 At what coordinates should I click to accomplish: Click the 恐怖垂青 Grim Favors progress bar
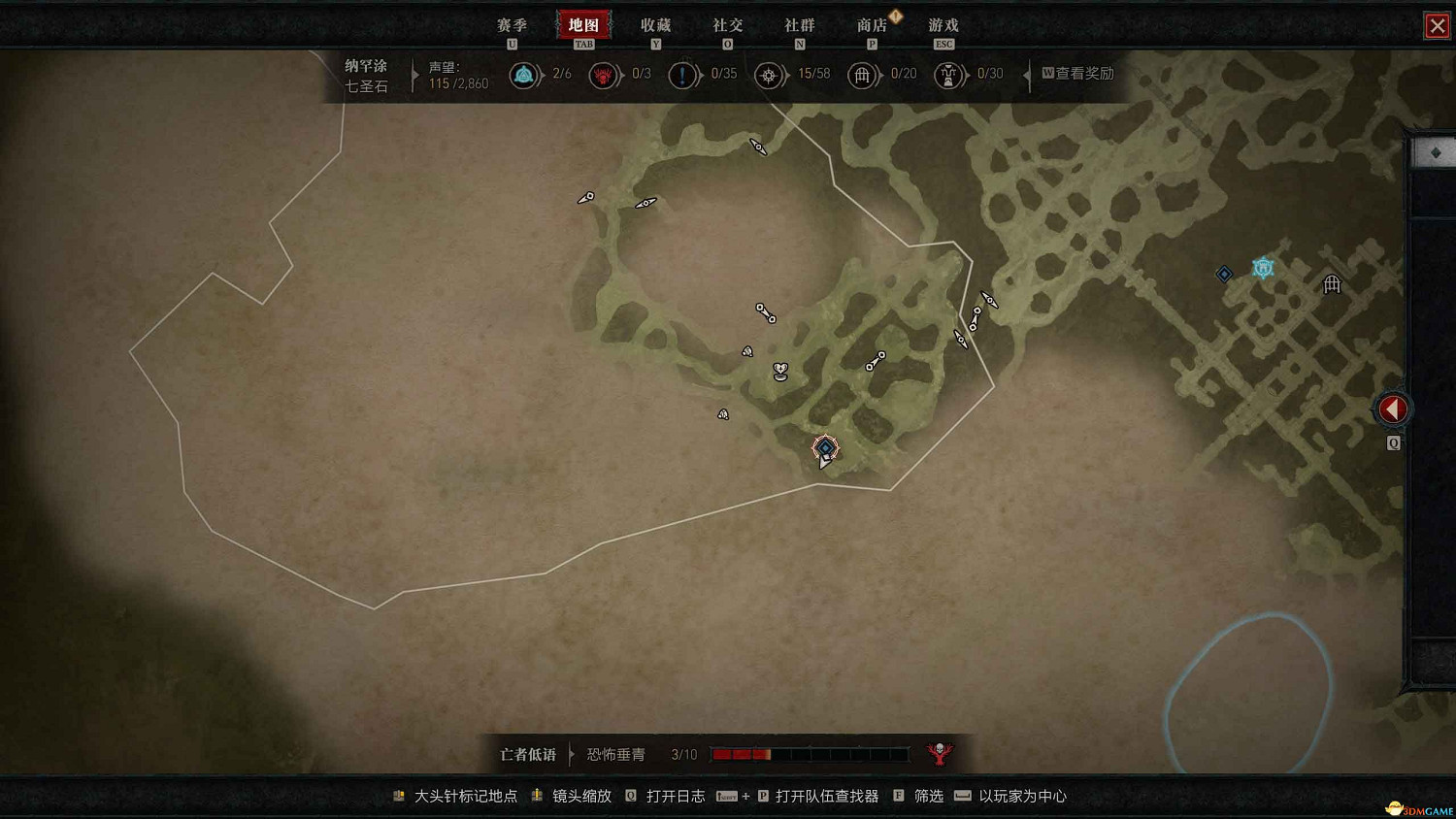click(809, 753)
